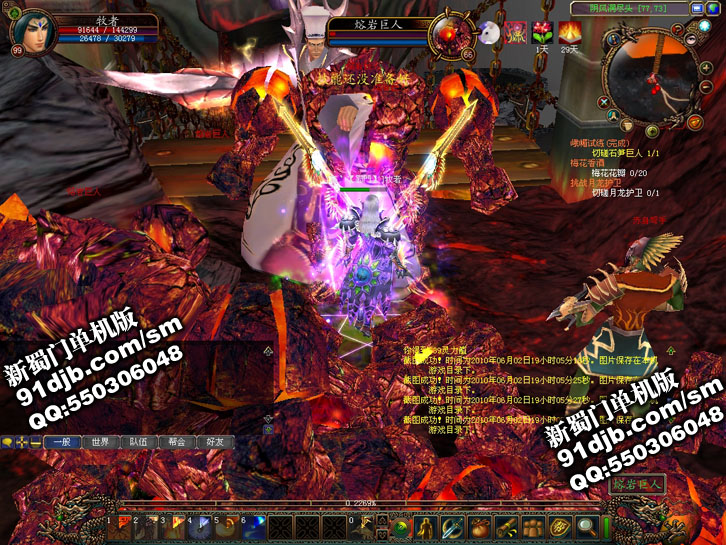726x545 pixels.
Task: Switch to the 世界 chat channel
Action: click(100, 441)
